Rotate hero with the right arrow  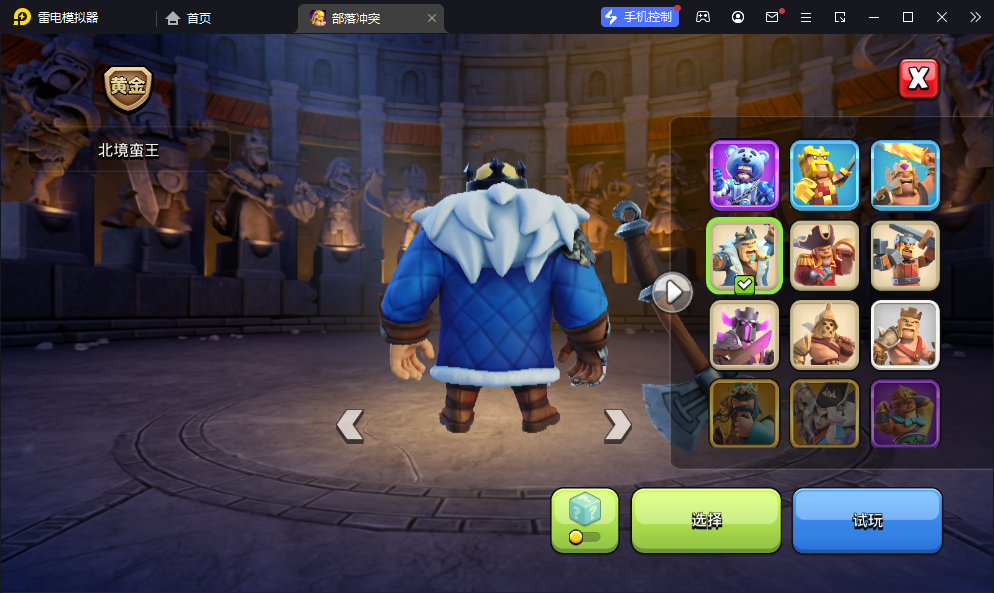[617, 425]
